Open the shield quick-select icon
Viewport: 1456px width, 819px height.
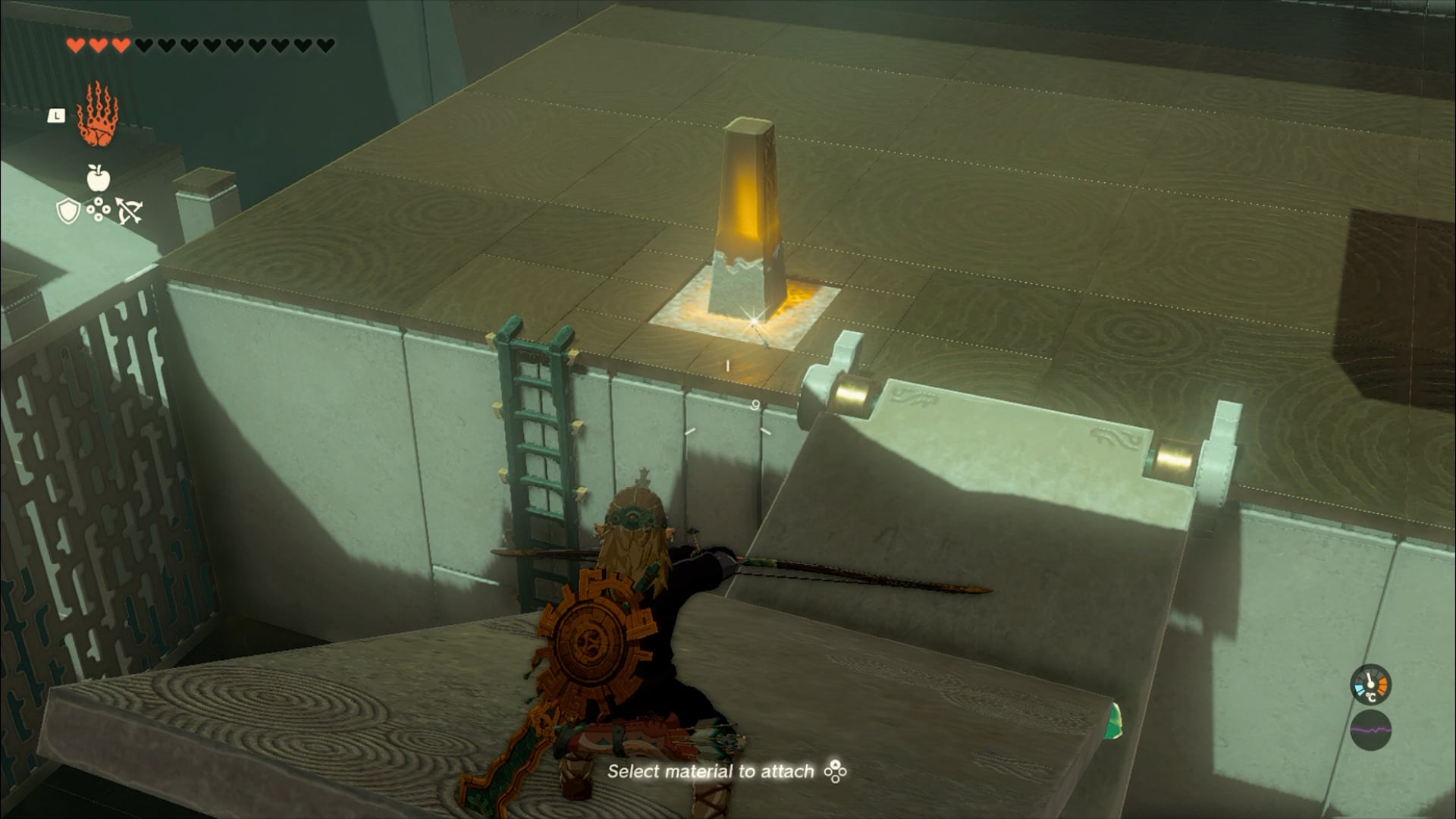(68, 212)
